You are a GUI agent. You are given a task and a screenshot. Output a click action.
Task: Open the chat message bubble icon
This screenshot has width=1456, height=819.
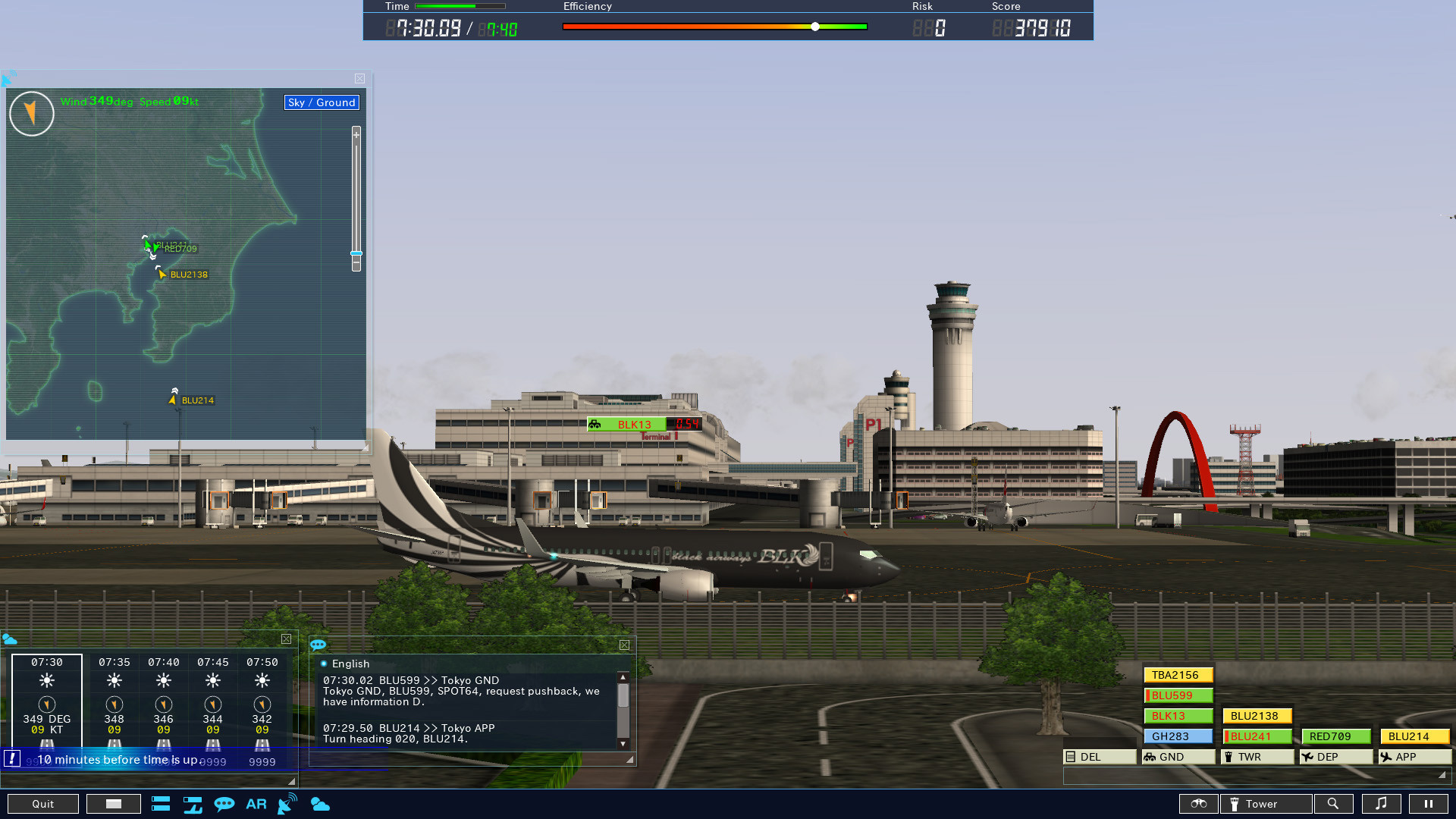click(225, 804)
